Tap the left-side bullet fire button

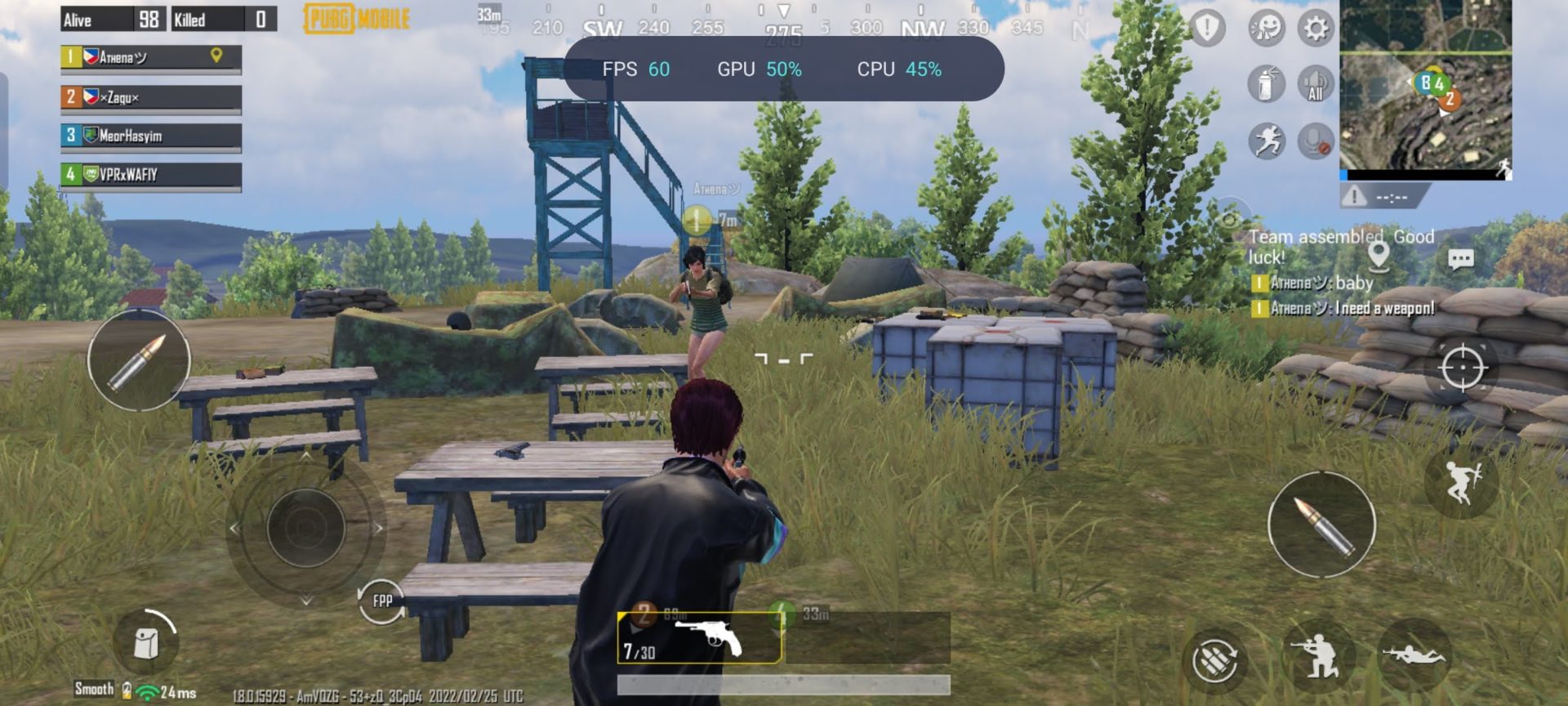pos(139,360)
